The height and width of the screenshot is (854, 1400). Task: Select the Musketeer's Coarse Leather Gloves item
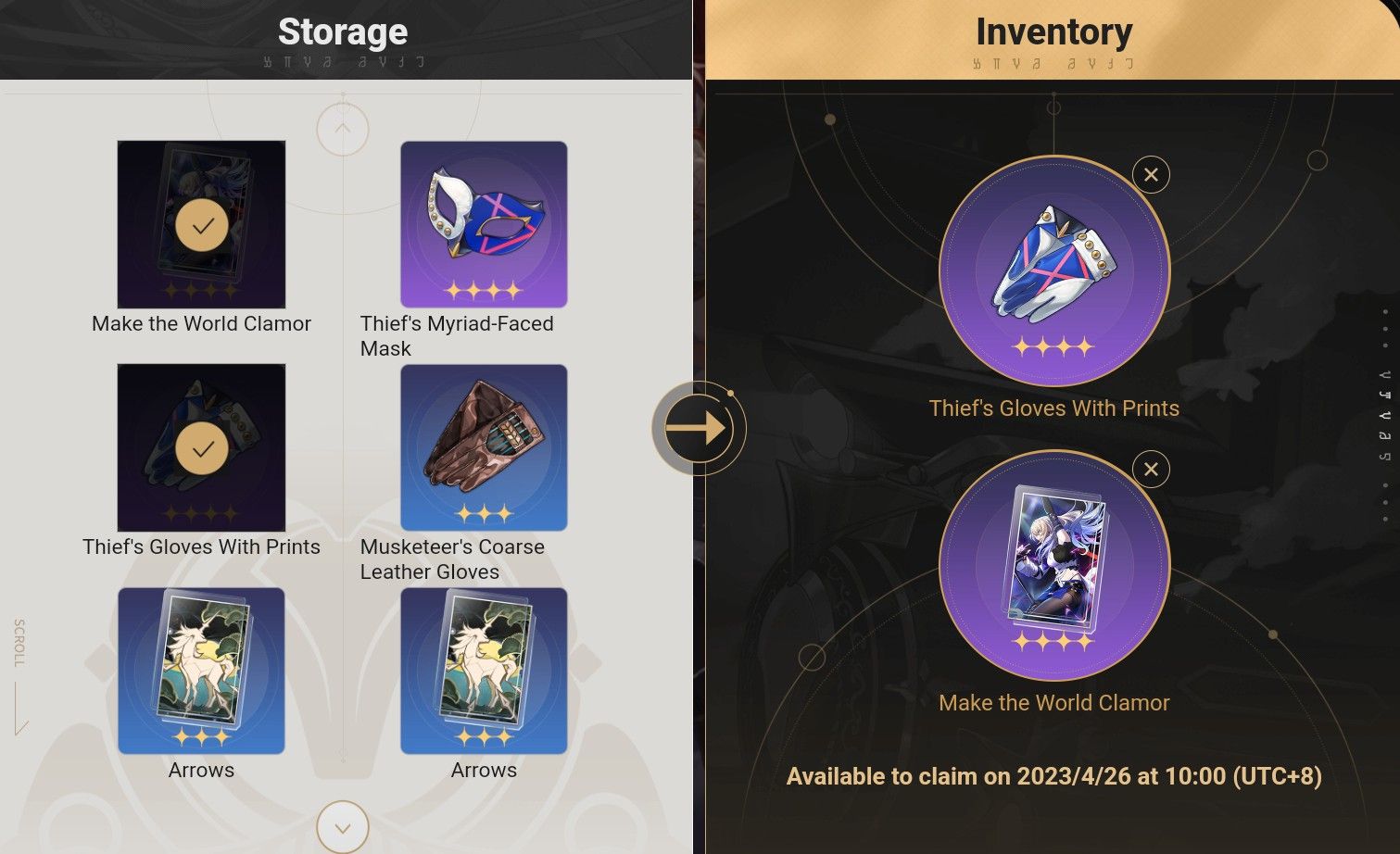coord(483,446)
